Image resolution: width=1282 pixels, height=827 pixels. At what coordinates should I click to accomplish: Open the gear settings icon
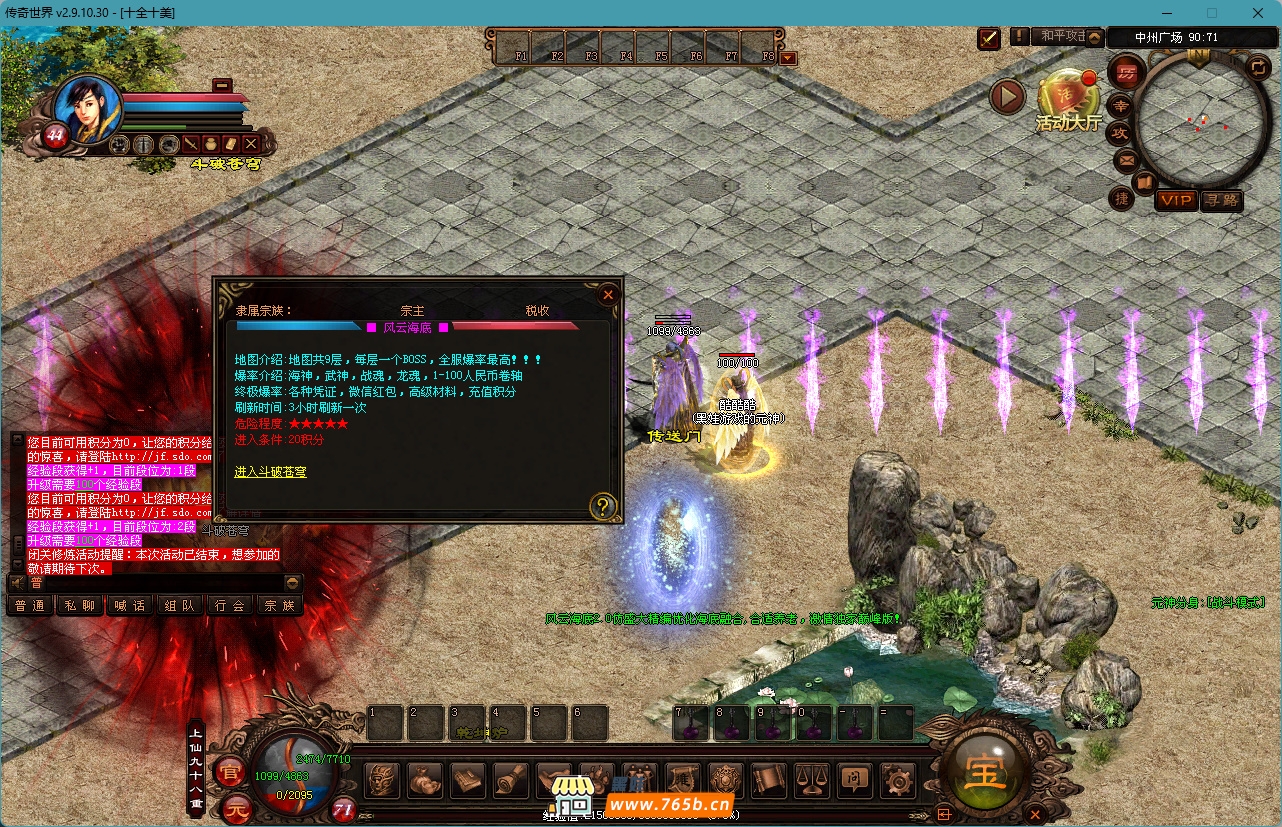897,779
